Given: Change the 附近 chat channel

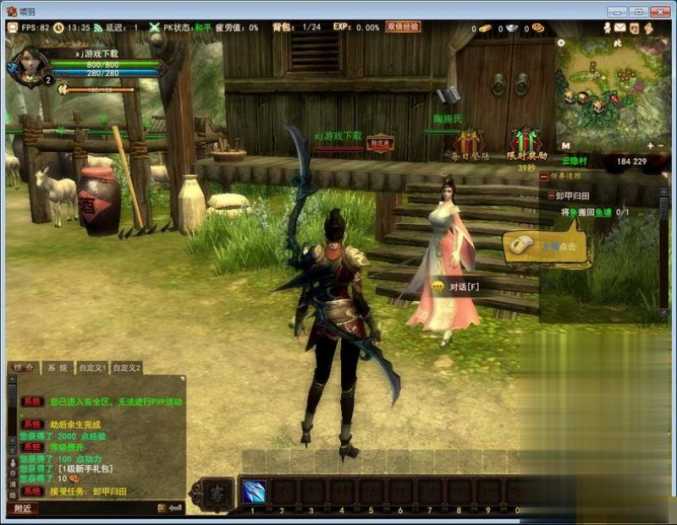Looking at the screenshot, I should click(x=22, y=508).
